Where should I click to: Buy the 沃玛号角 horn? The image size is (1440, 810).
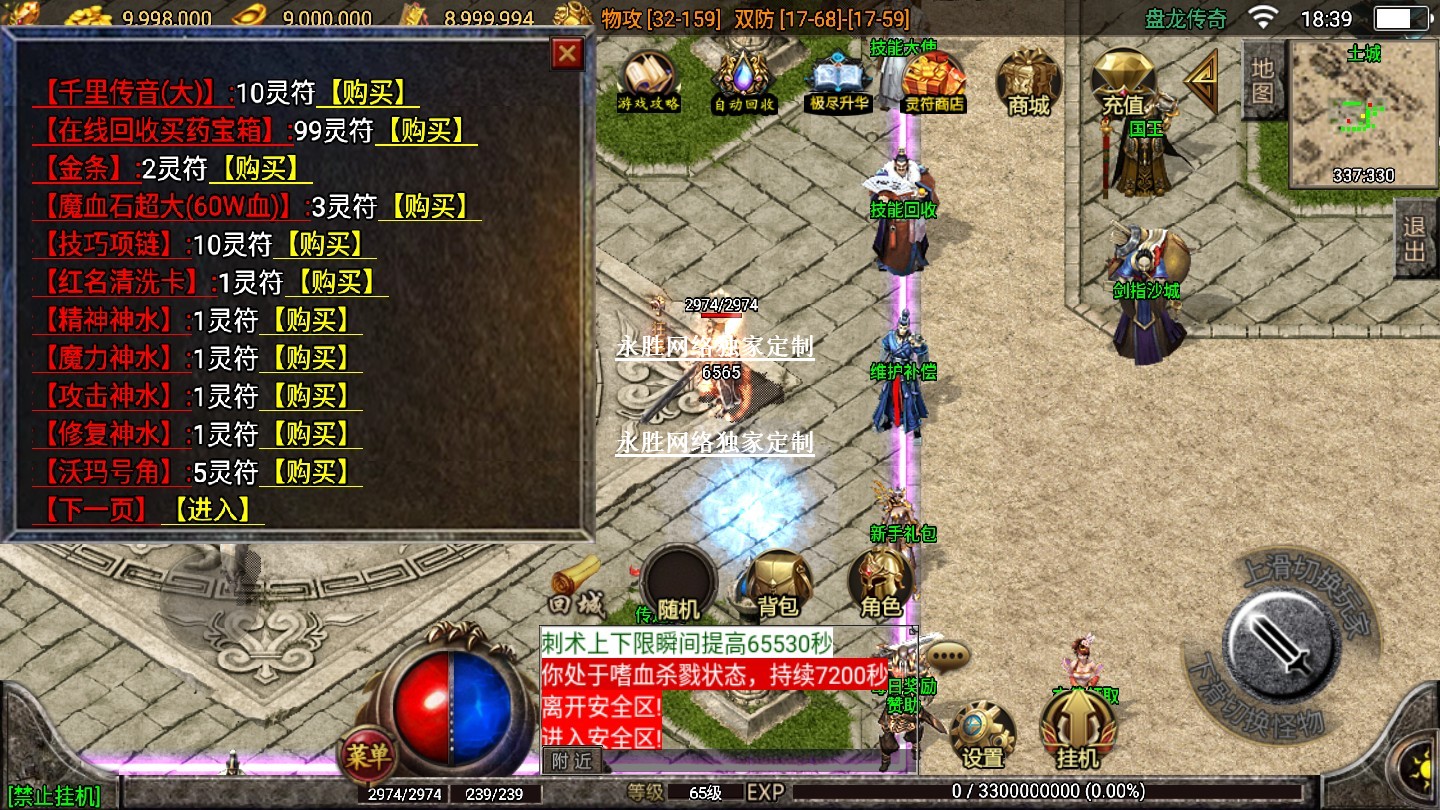point(311,472)
